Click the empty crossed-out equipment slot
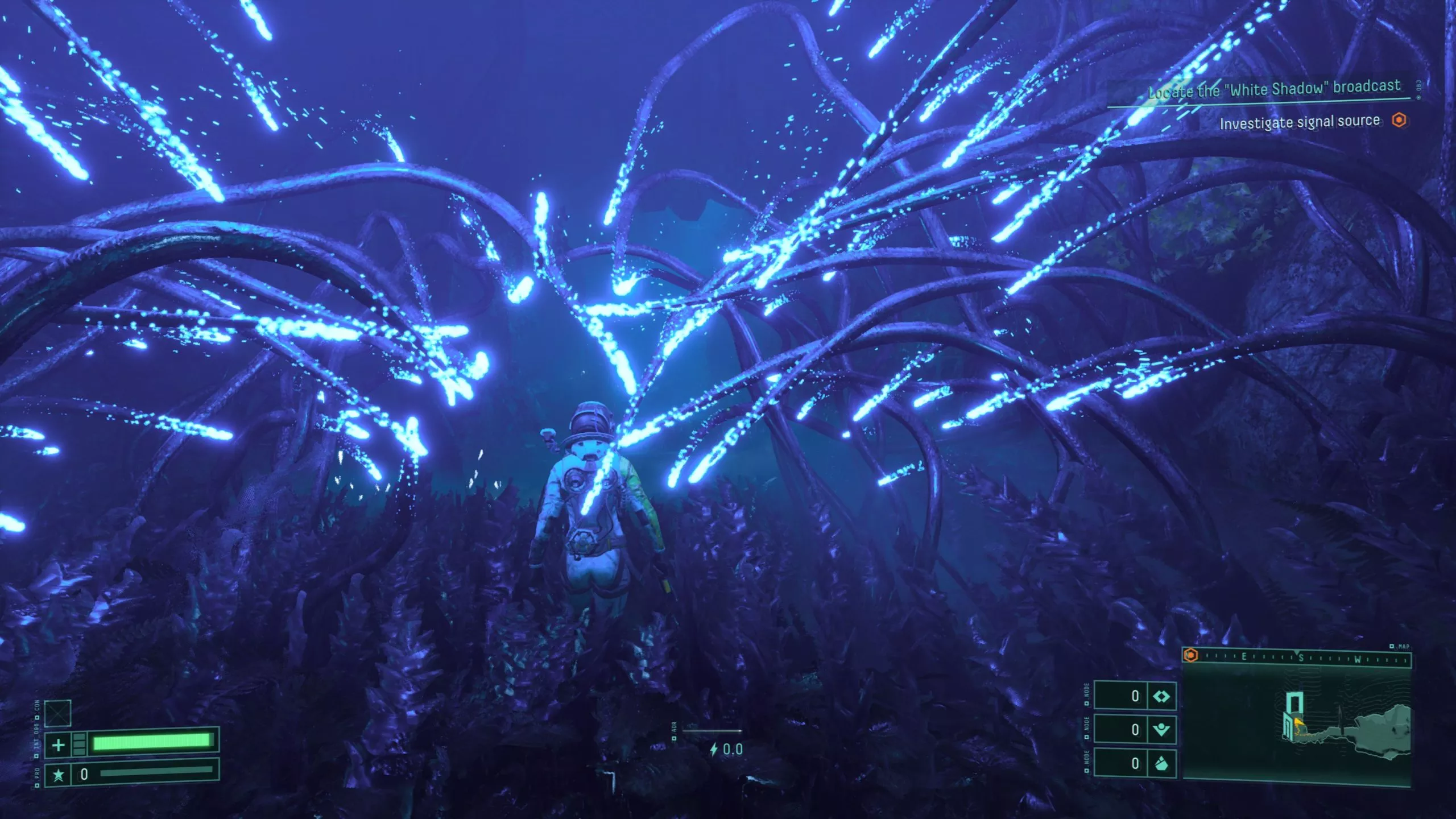The image size is (1456, 819). [x=57, y=713]
